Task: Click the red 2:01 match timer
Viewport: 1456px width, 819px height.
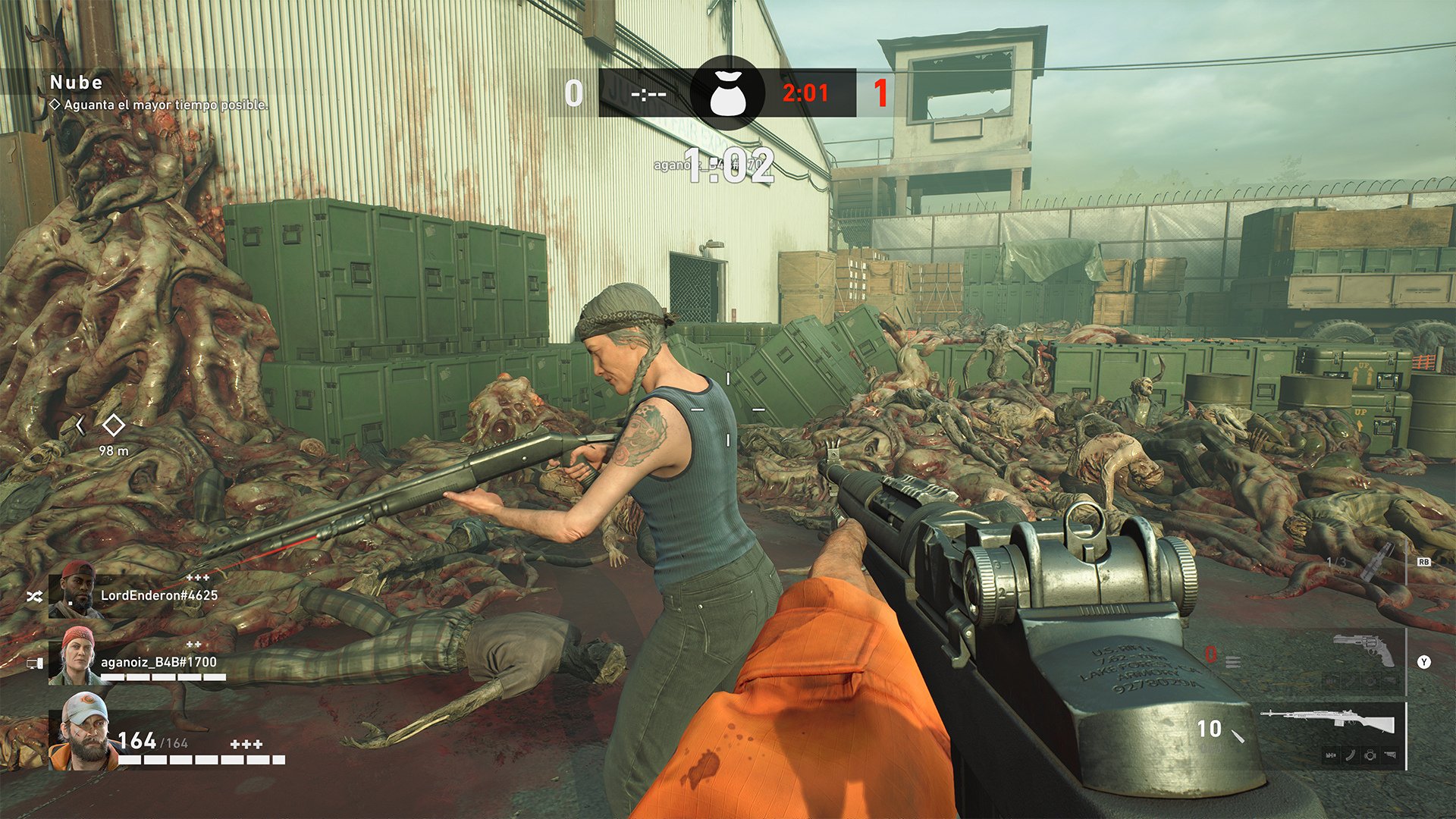Action: click(805, 93)
